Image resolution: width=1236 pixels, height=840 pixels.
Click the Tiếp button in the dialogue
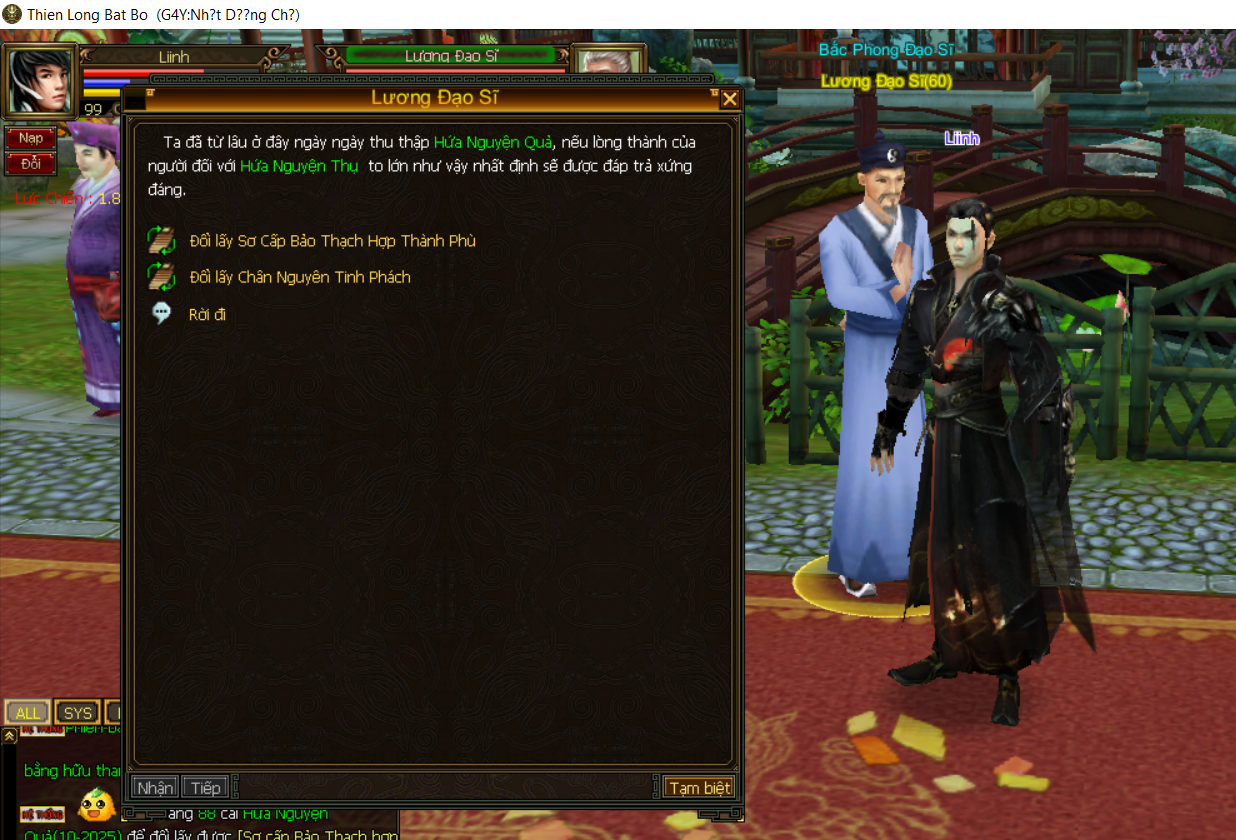click(205, 787)
